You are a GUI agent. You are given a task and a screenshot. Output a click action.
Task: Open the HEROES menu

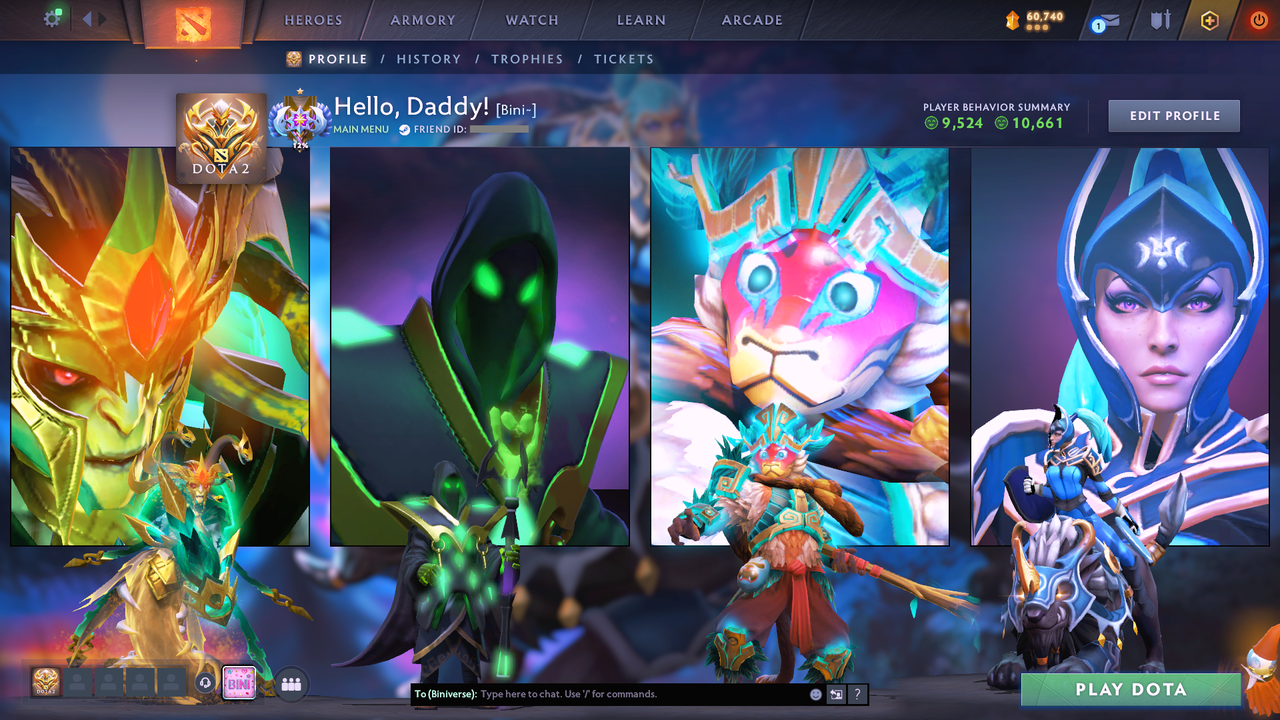(313, 19)
